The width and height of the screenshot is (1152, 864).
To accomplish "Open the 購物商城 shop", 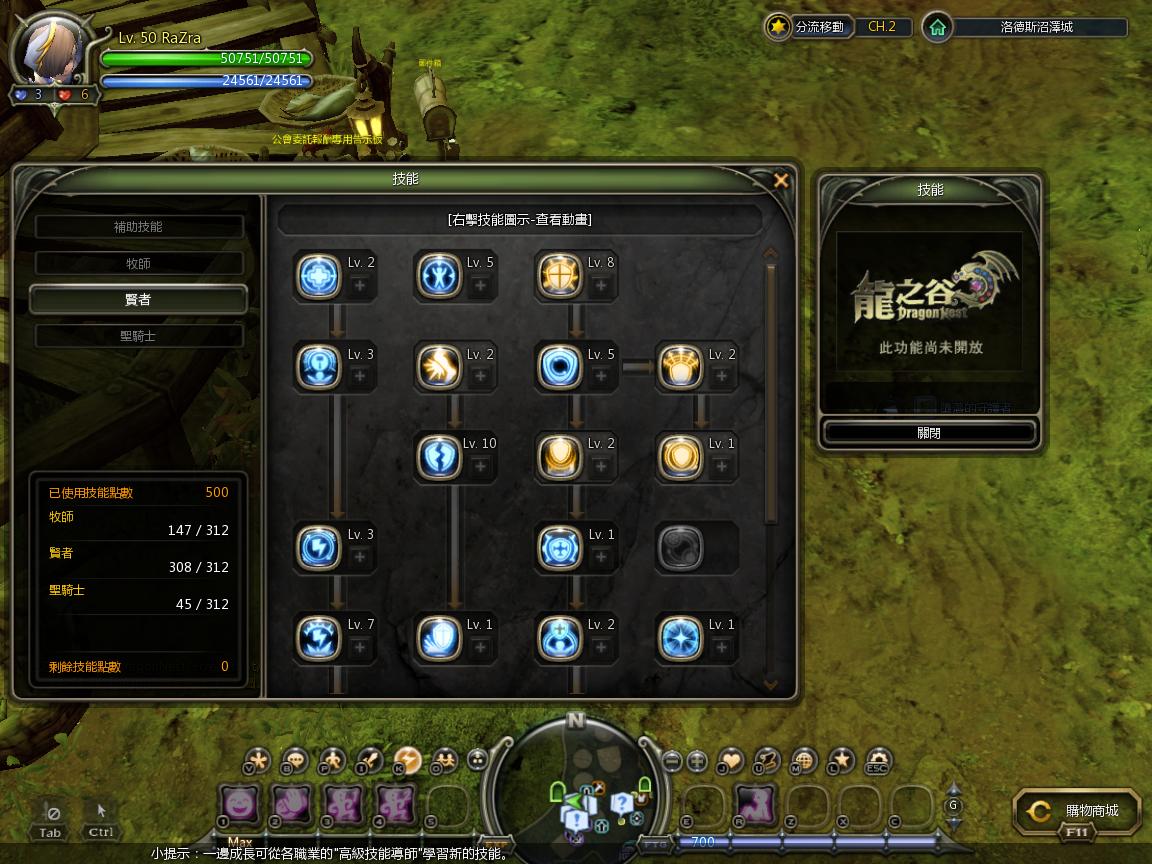I will [x=1078, y=812].
